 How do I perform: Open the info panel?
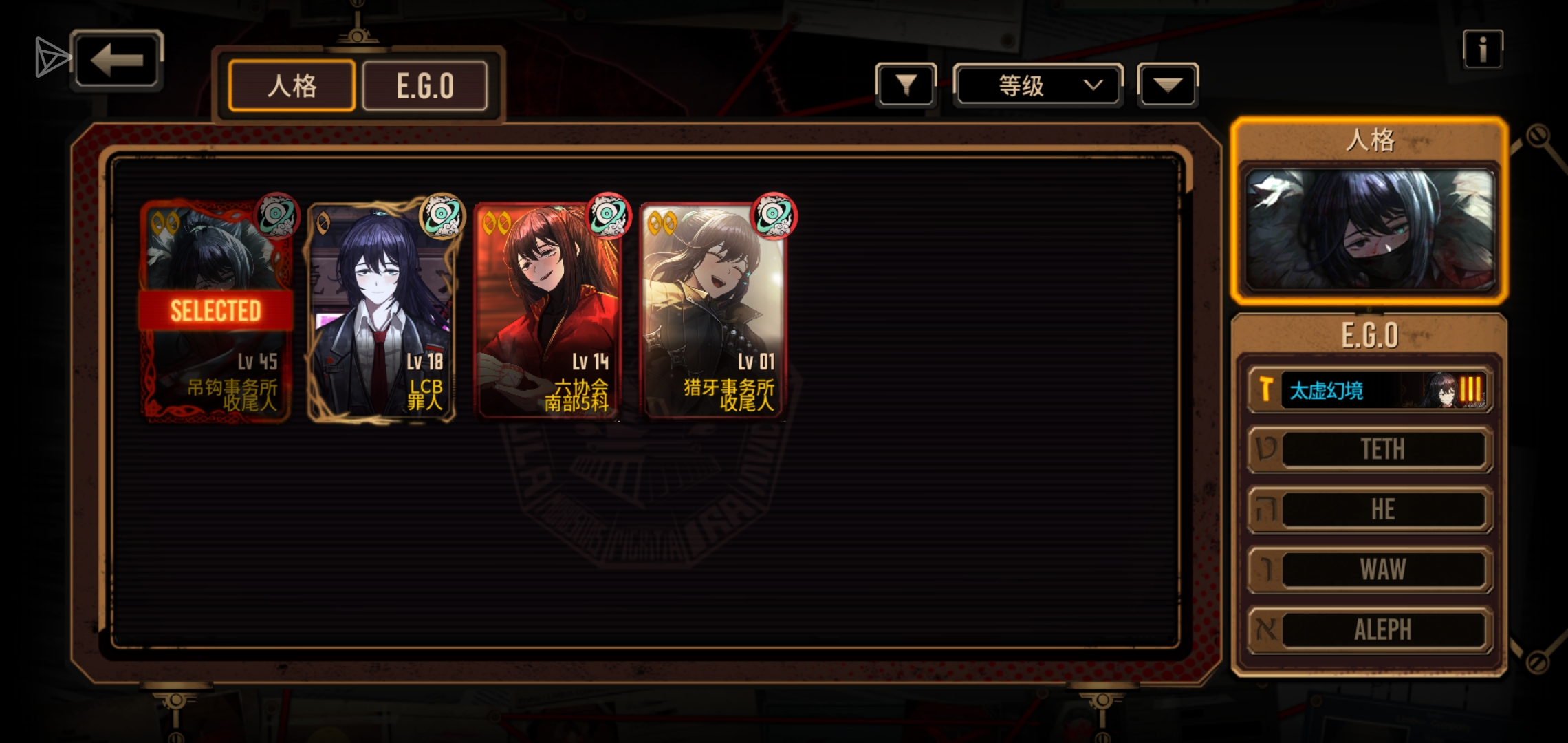click(1482, 50)
